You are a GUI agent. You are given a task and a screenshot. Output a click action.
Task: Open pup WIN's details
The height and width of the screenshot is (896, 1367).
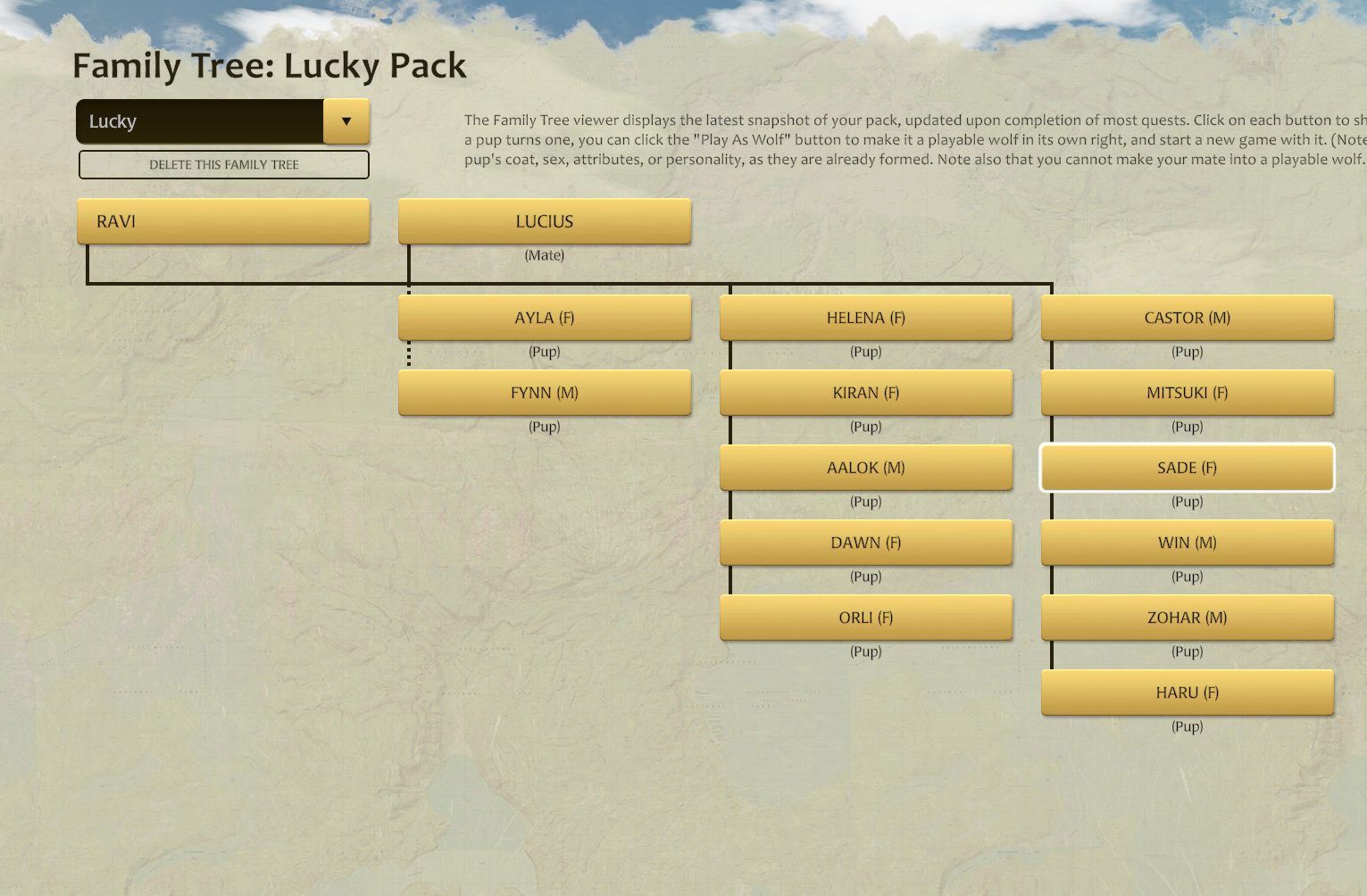pos(1187,542)
